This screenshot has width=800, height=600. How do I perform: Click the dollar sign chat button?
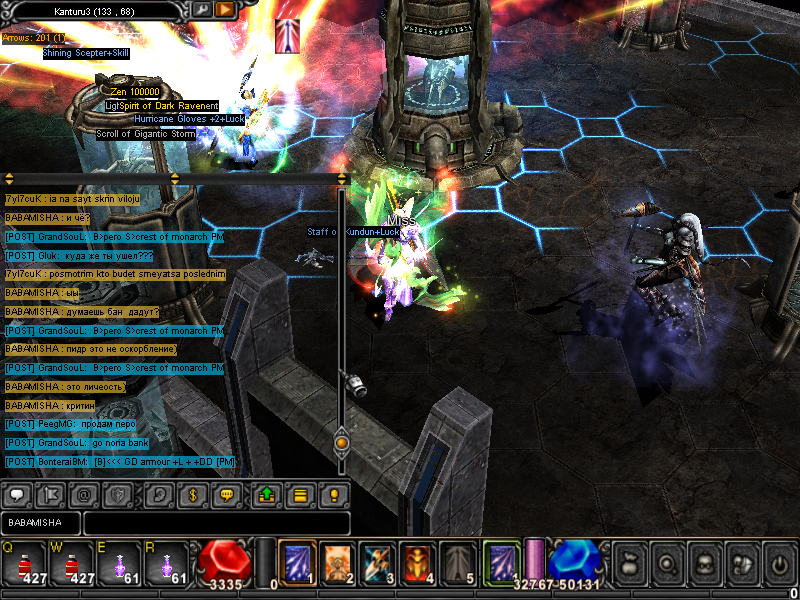(x=192, y=494)
